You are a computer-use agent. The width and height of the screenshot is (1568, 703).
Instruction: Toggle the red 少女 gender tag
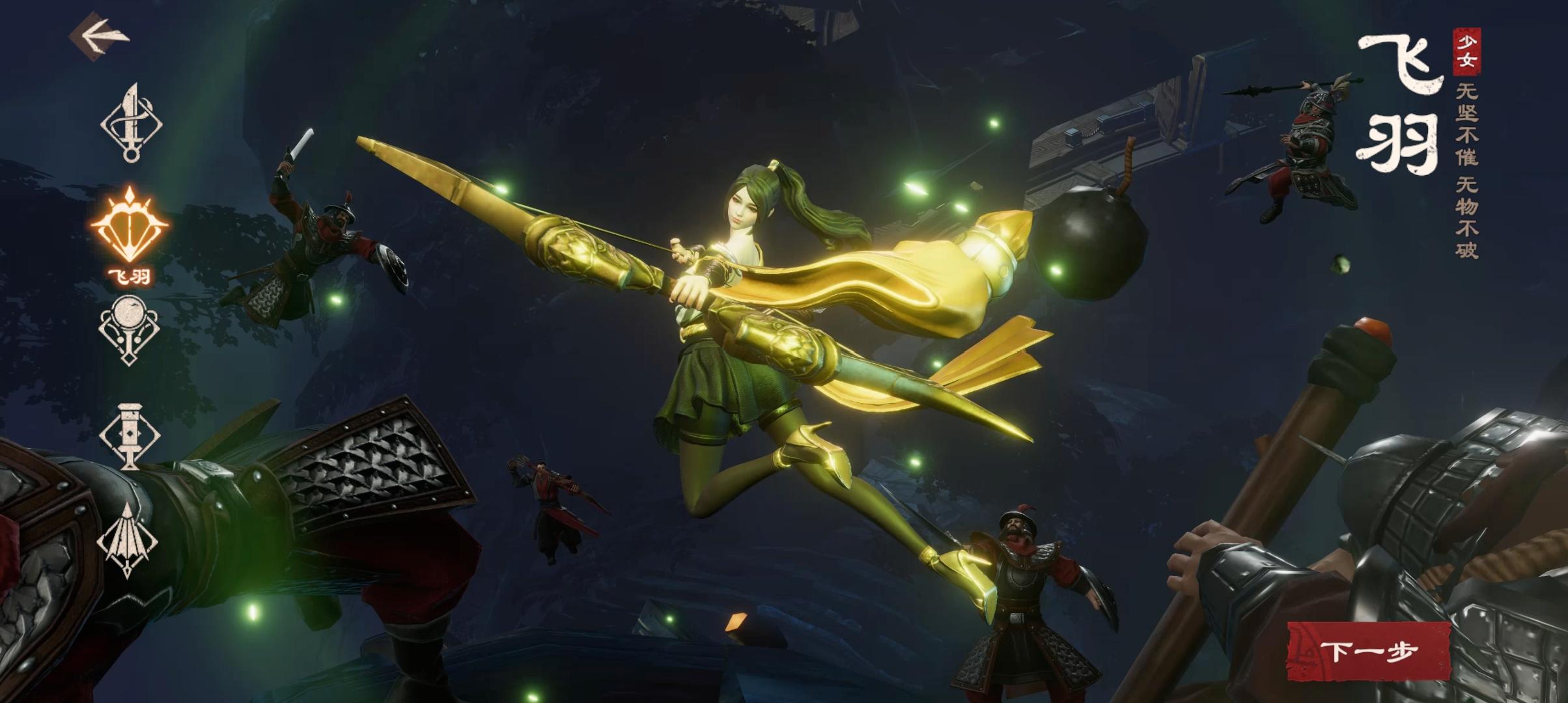coord(1465,52)
